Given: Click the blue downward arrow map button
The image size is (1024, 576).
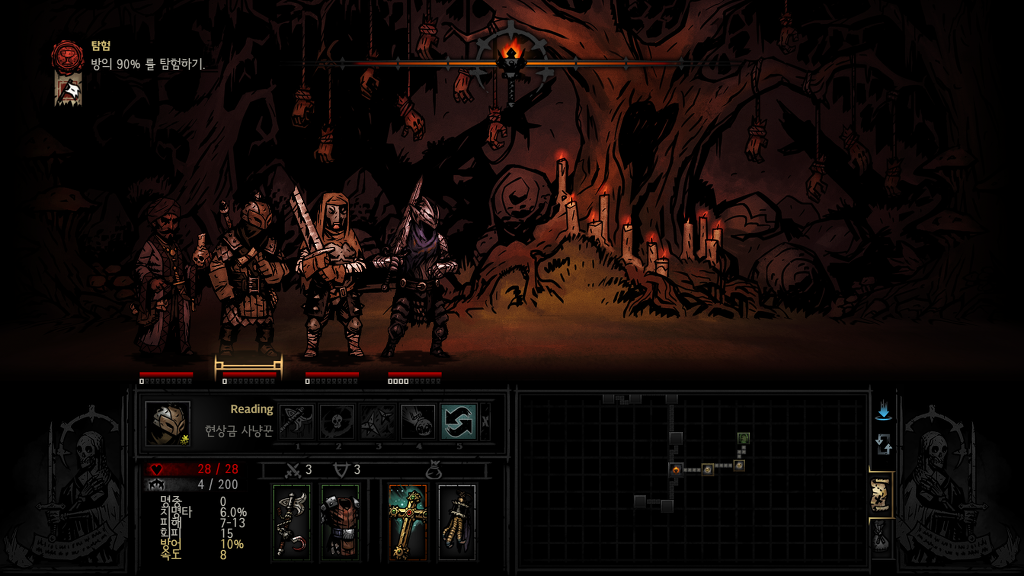Looking at the screenshot, I should pyautogui.click(x=883, y=411).
